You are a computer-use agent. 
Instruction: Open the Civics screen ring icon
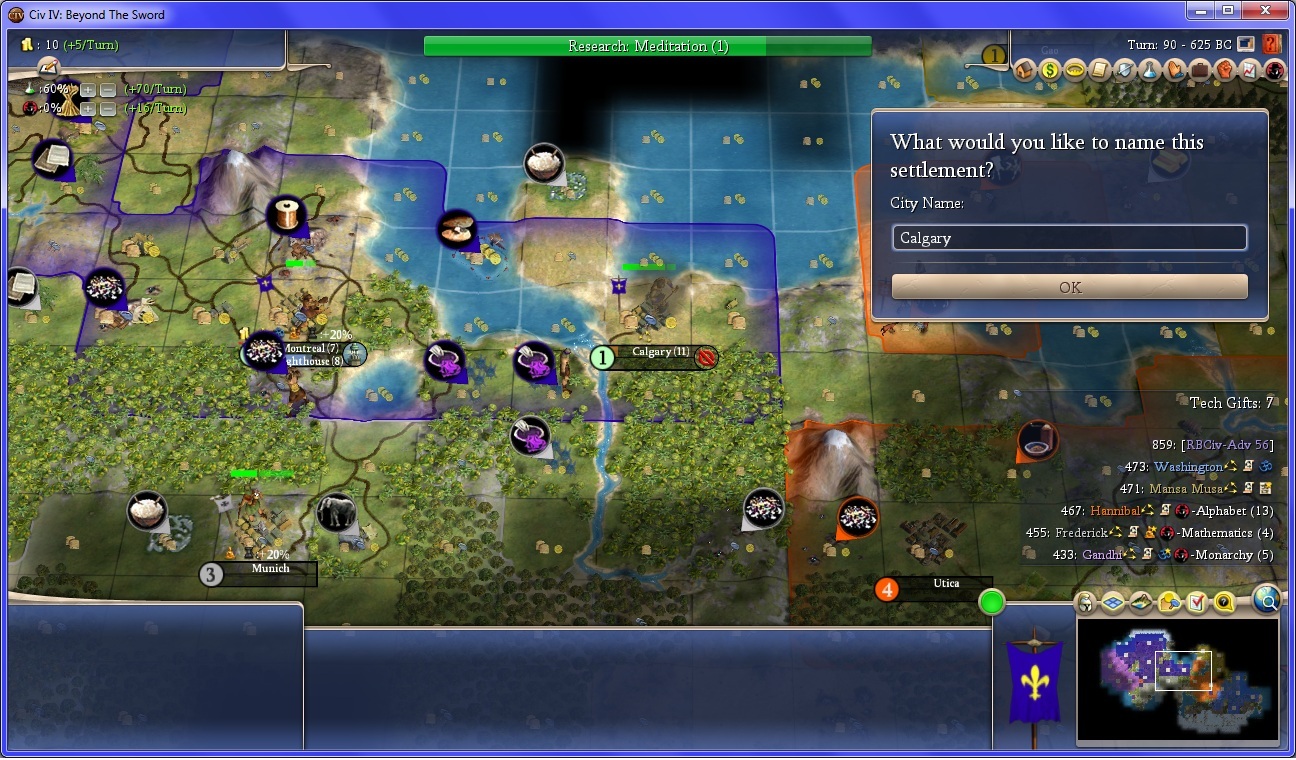pos(1075,71)
